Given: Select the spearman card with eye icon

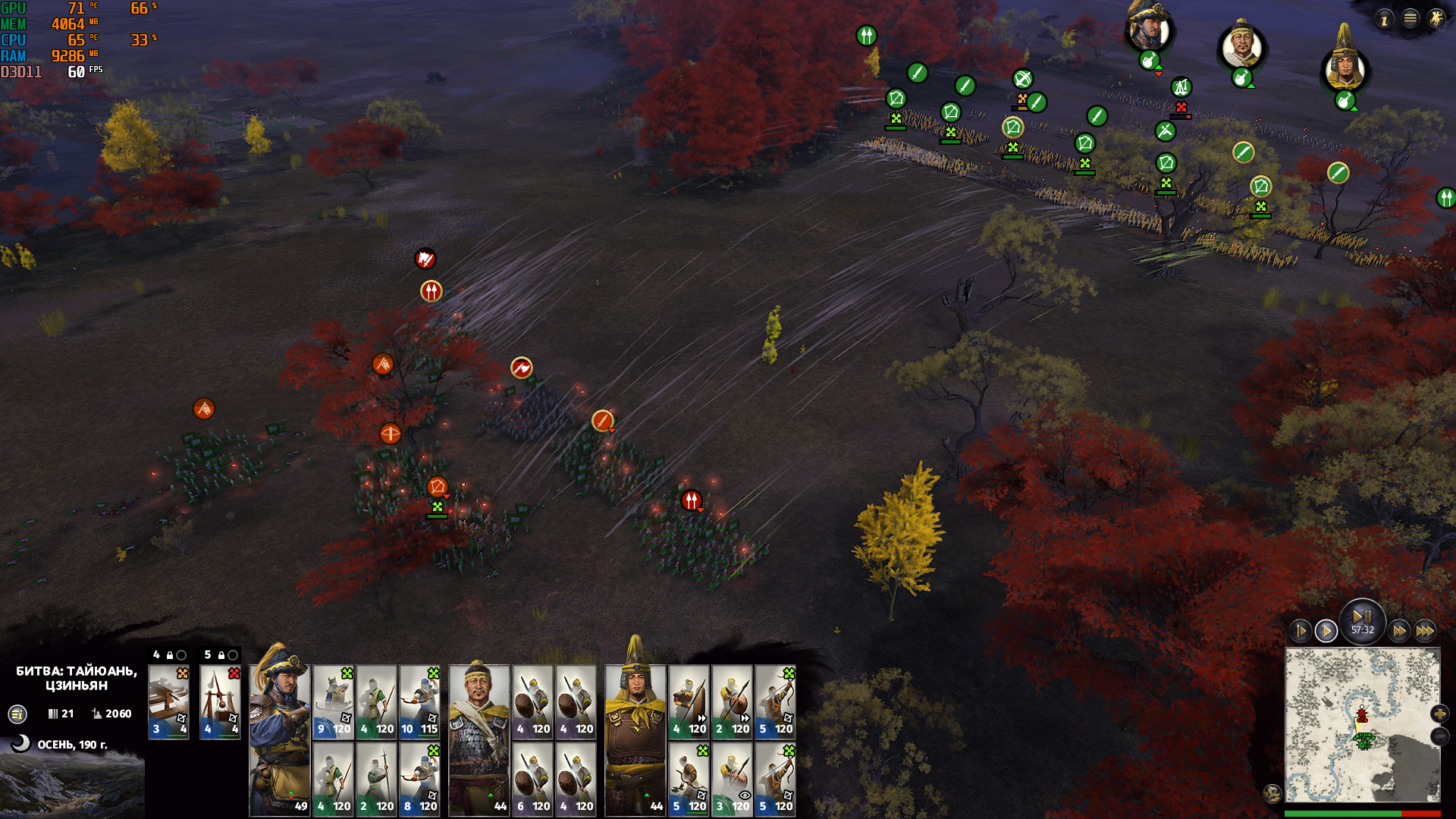Looking at the screenshot, I should coord(732,779).
